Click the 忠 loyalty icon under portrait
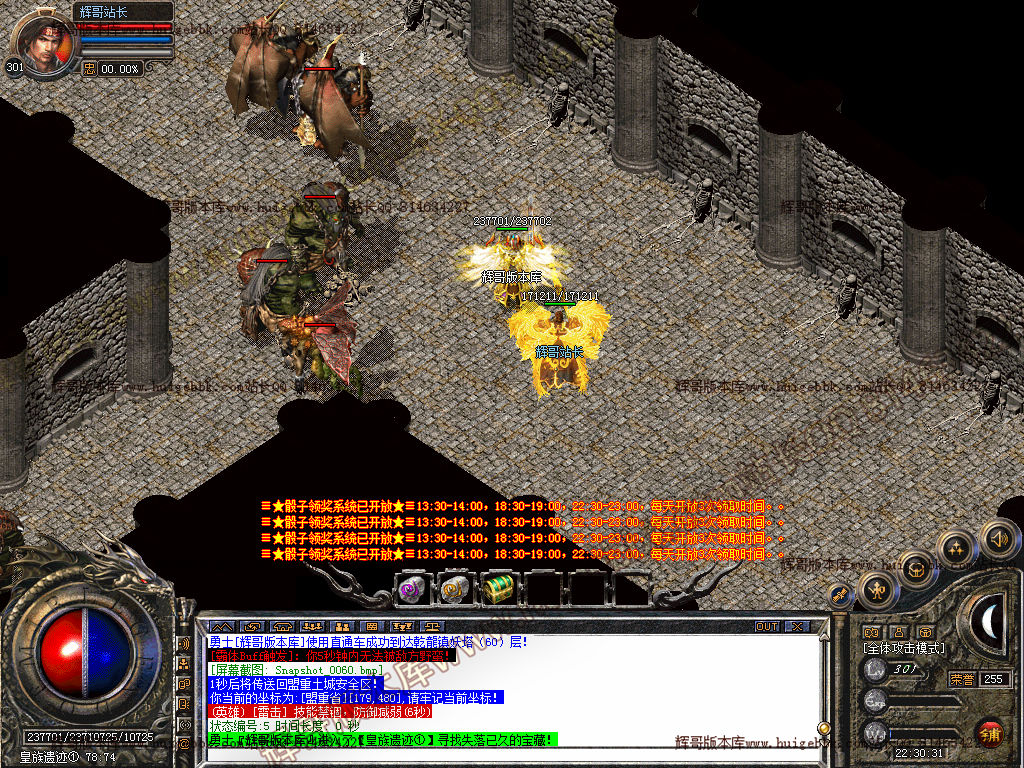 pos(89,68)
